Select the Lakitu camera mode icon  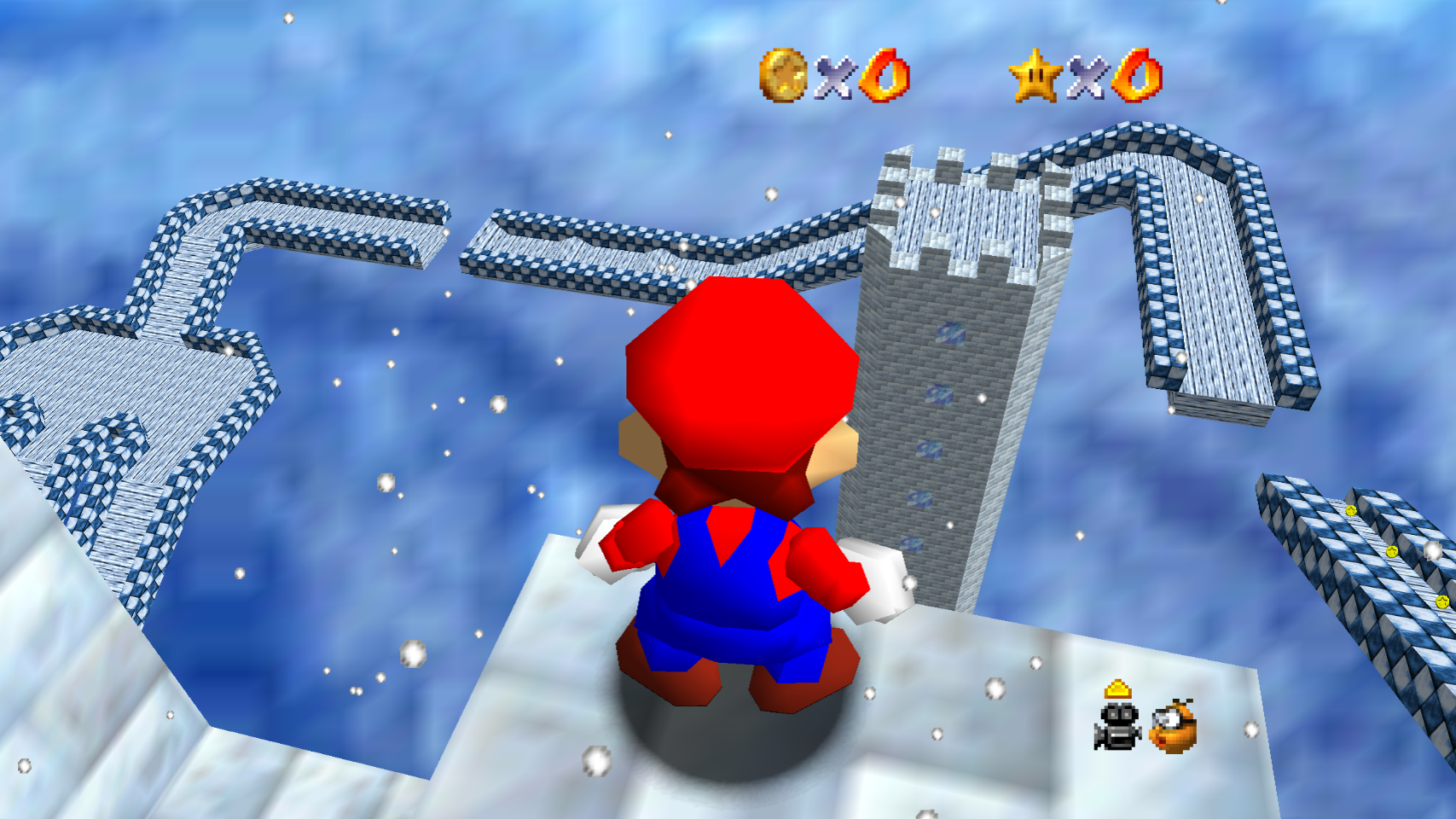pyautogui.click(x=1174, y=728)
